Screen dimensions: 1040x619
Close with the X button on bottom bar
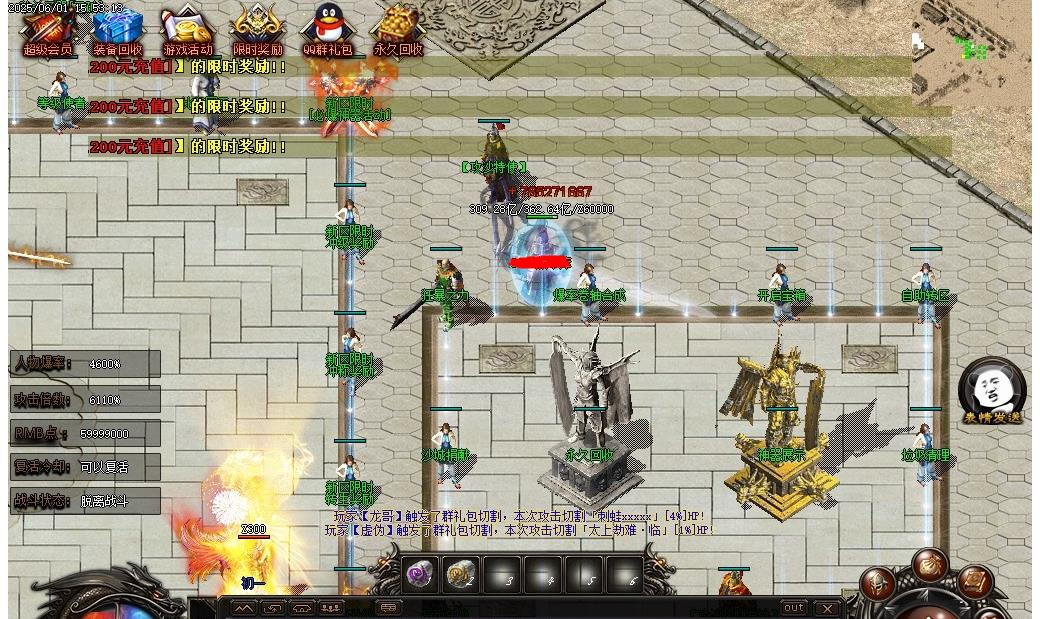tap(827, 608)
